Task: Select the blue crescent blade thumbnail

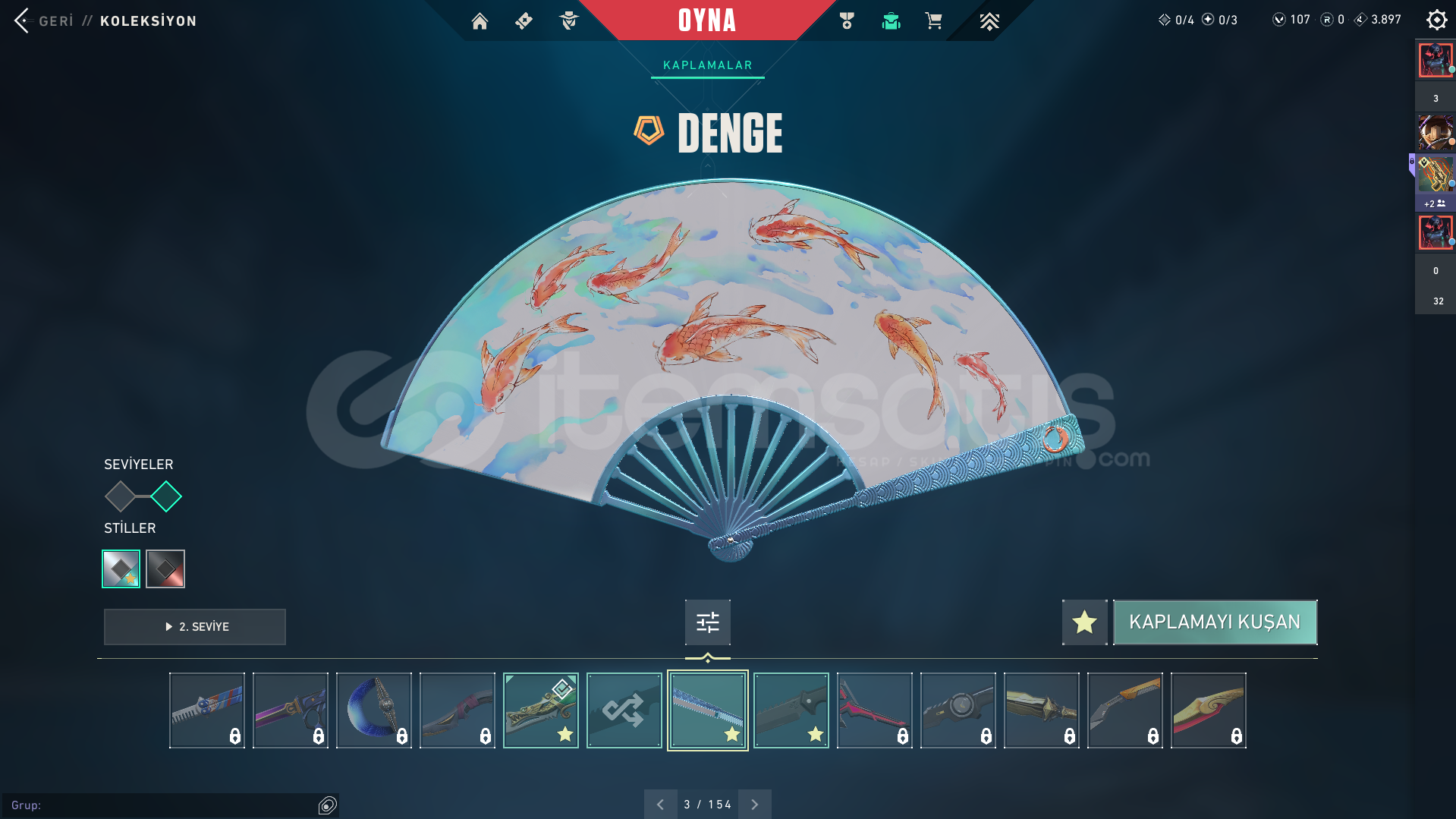Action: point(373,710)
